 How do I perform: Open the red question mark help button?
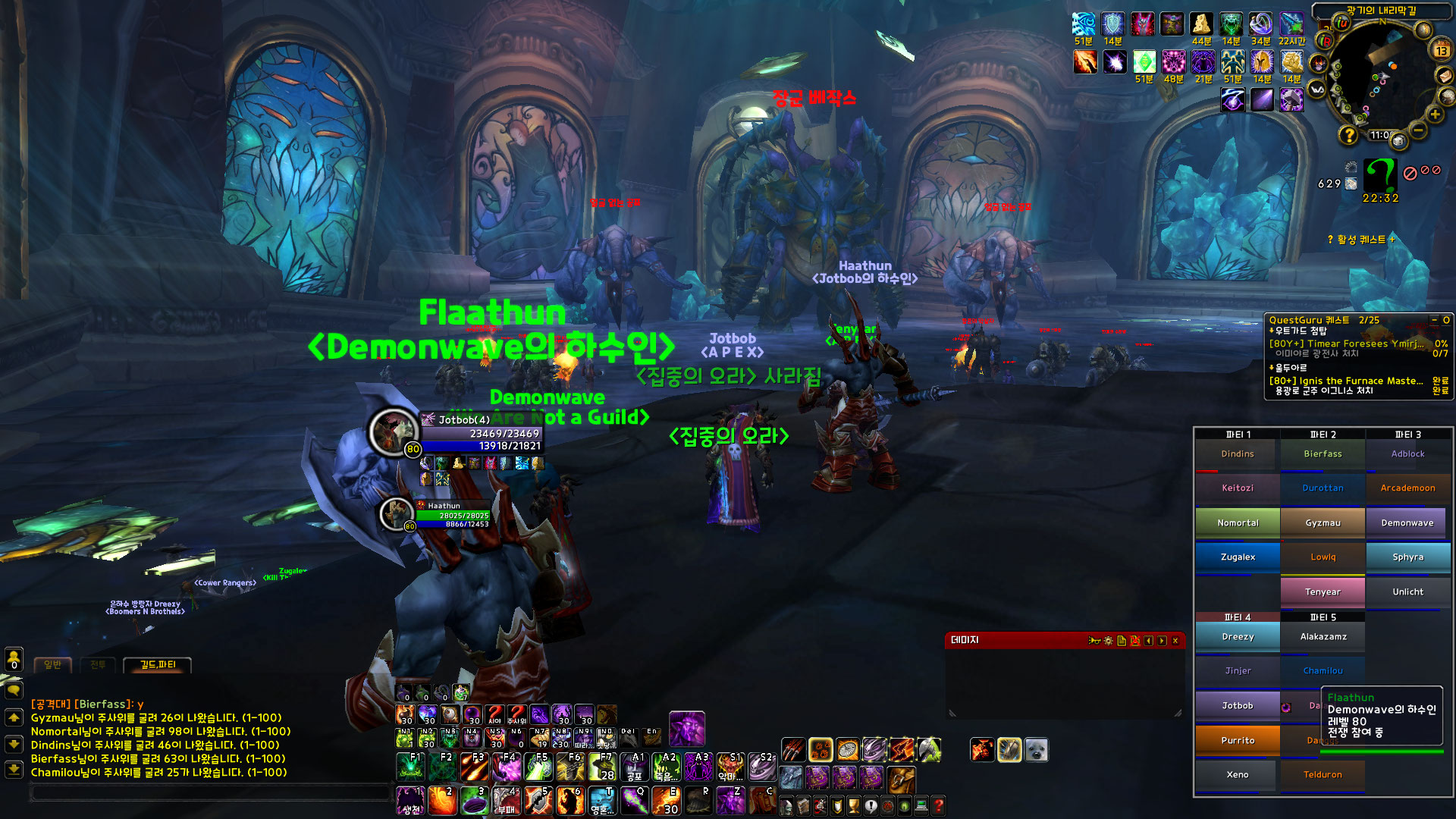coord(938,805)
